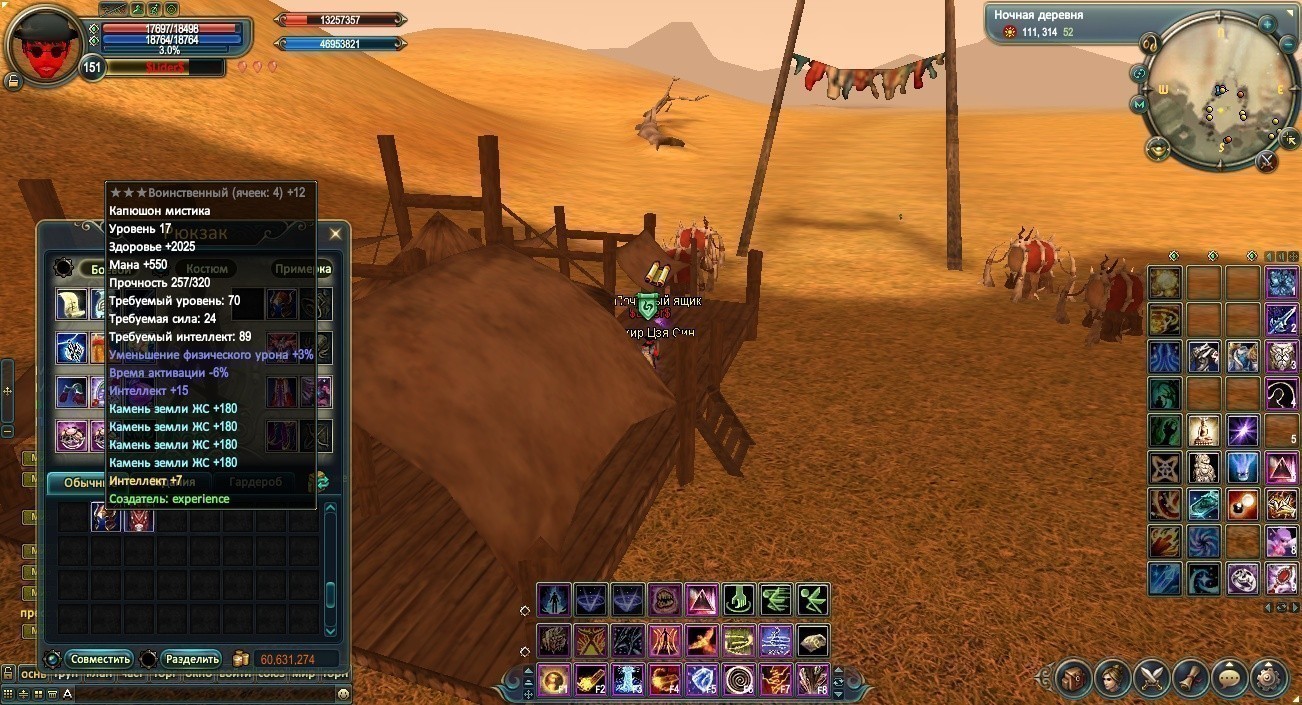Viewport: 1302px width, 705px height.
Task: Open the character portrait menu button
Action: click(1112, 678)
